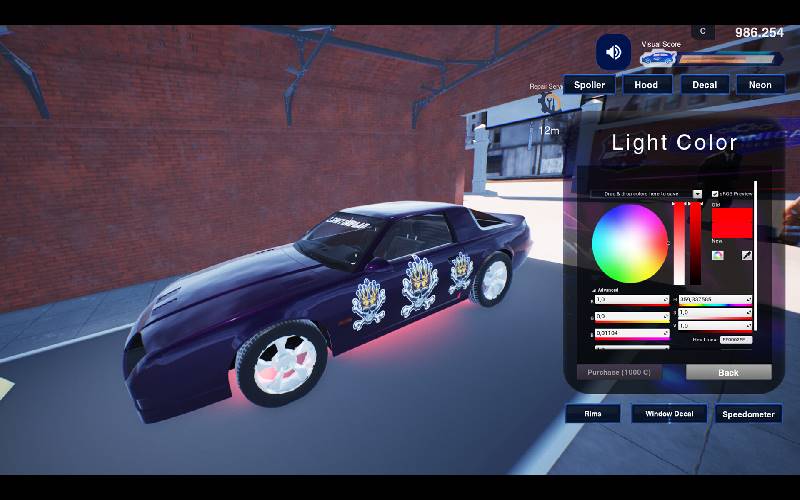Open the Neon category

coord(760,85)
